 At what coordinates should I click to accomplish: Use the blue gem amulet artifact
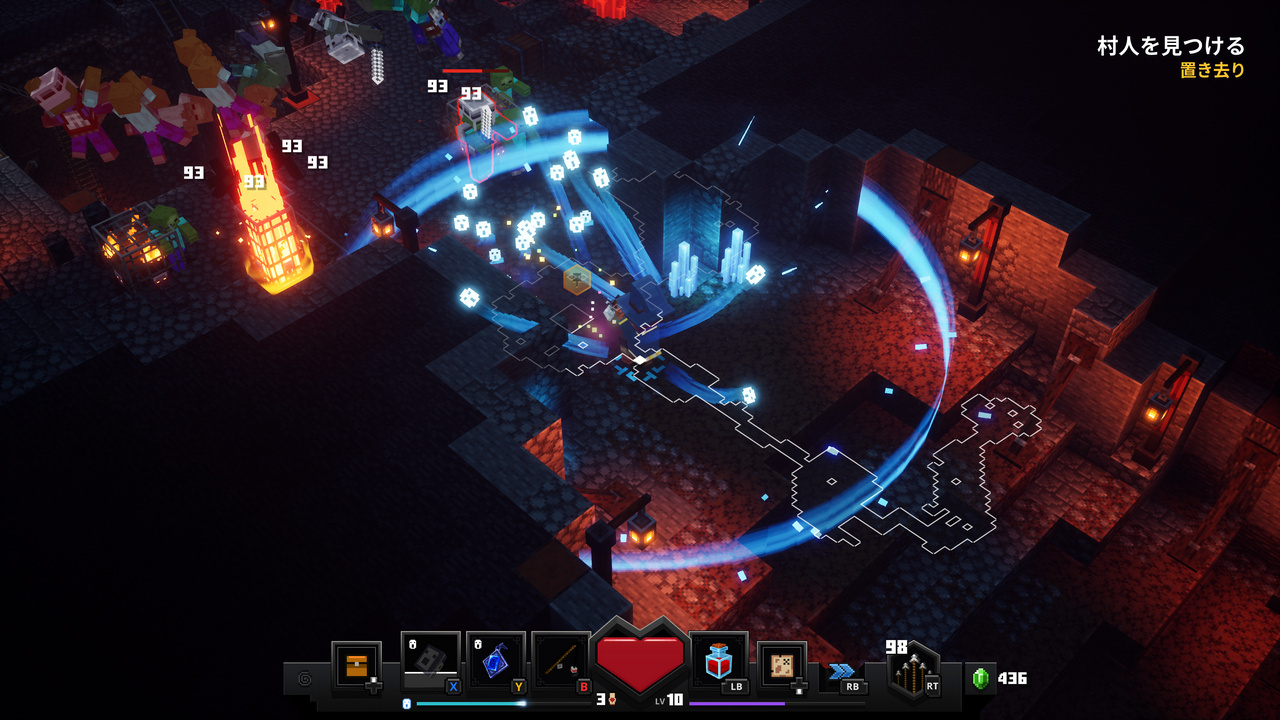(x=495, y=660)
